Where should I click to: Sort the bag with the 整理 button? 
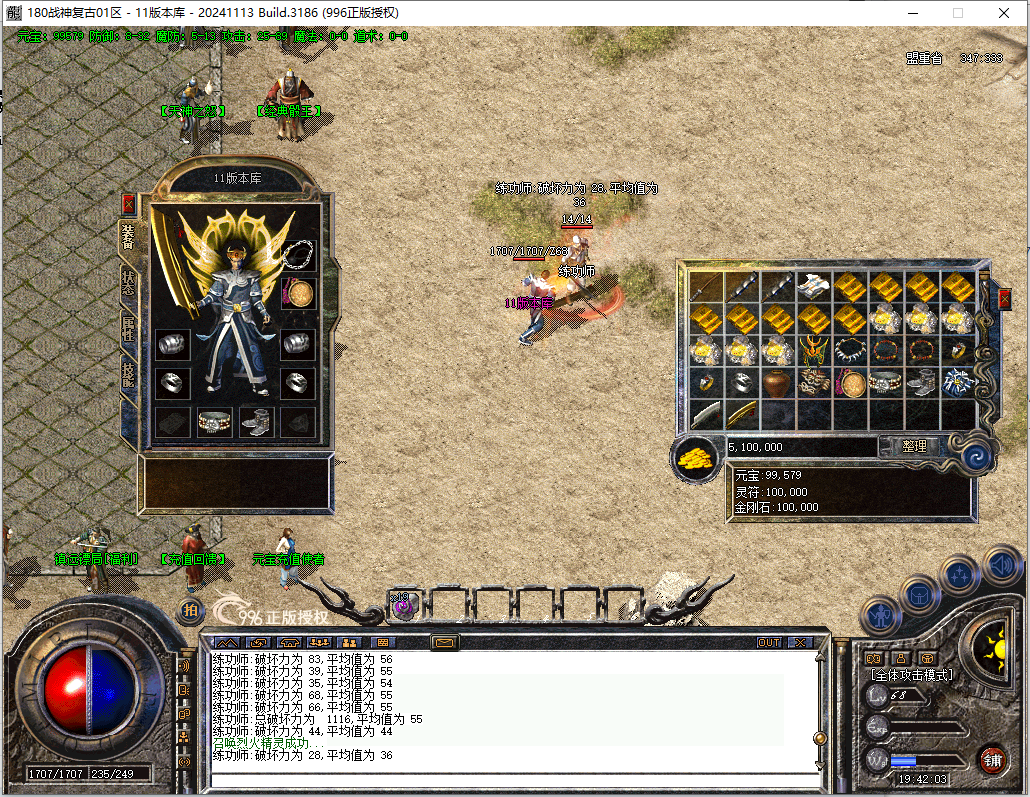click(913, 447)
